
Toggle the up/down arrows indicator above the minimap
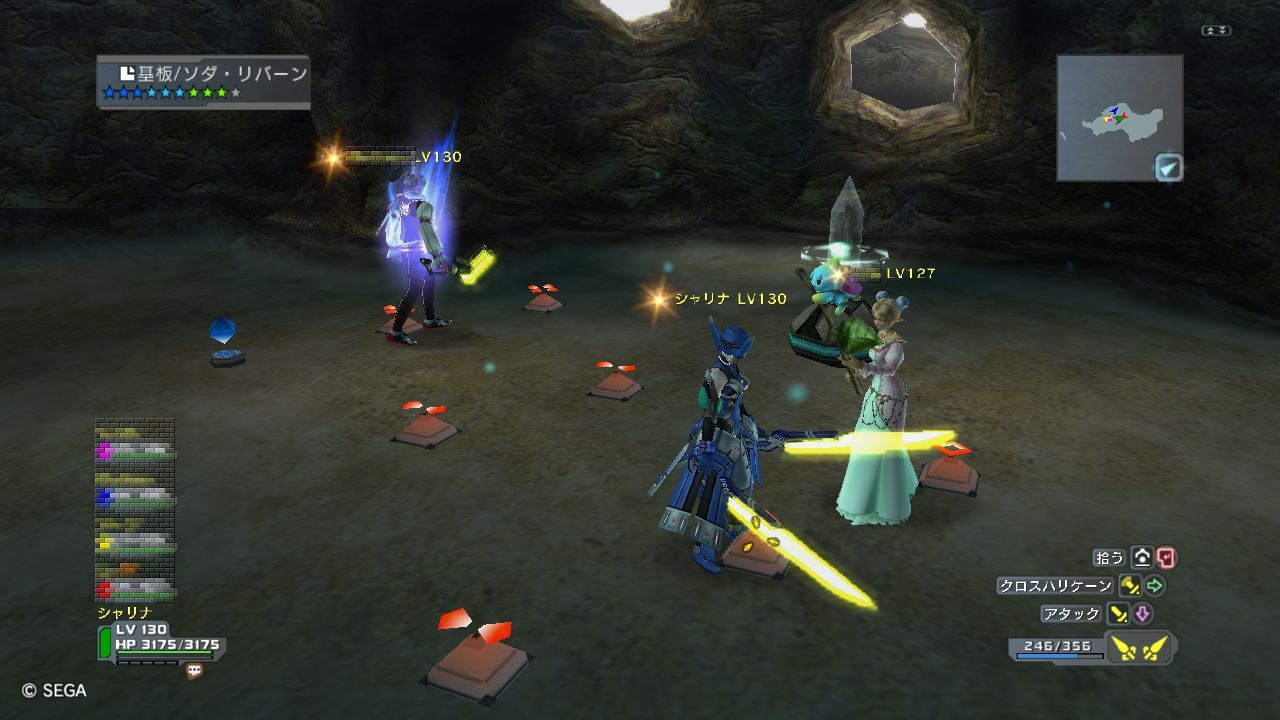1216,31
